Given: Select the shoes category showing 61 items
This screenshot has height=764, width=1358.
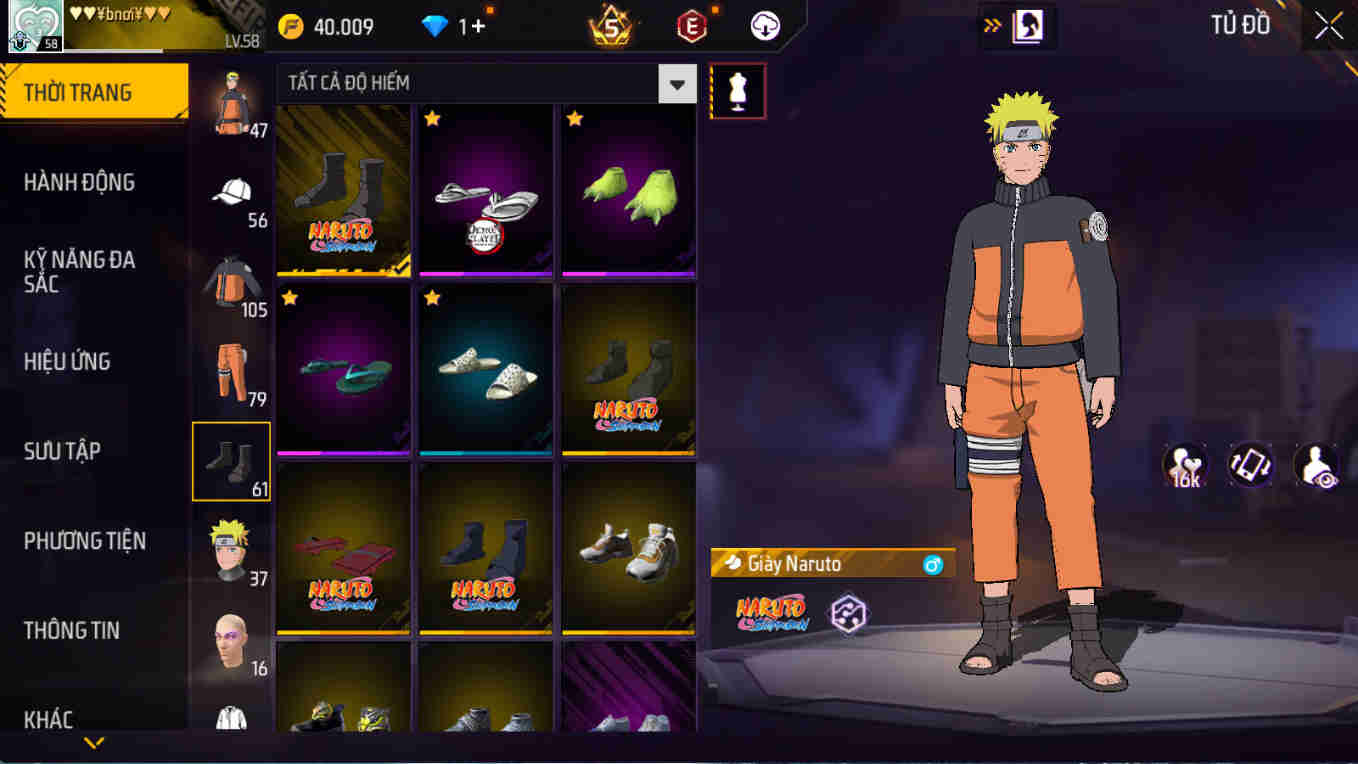Looking at the screenshot, I should pos(231,461).
